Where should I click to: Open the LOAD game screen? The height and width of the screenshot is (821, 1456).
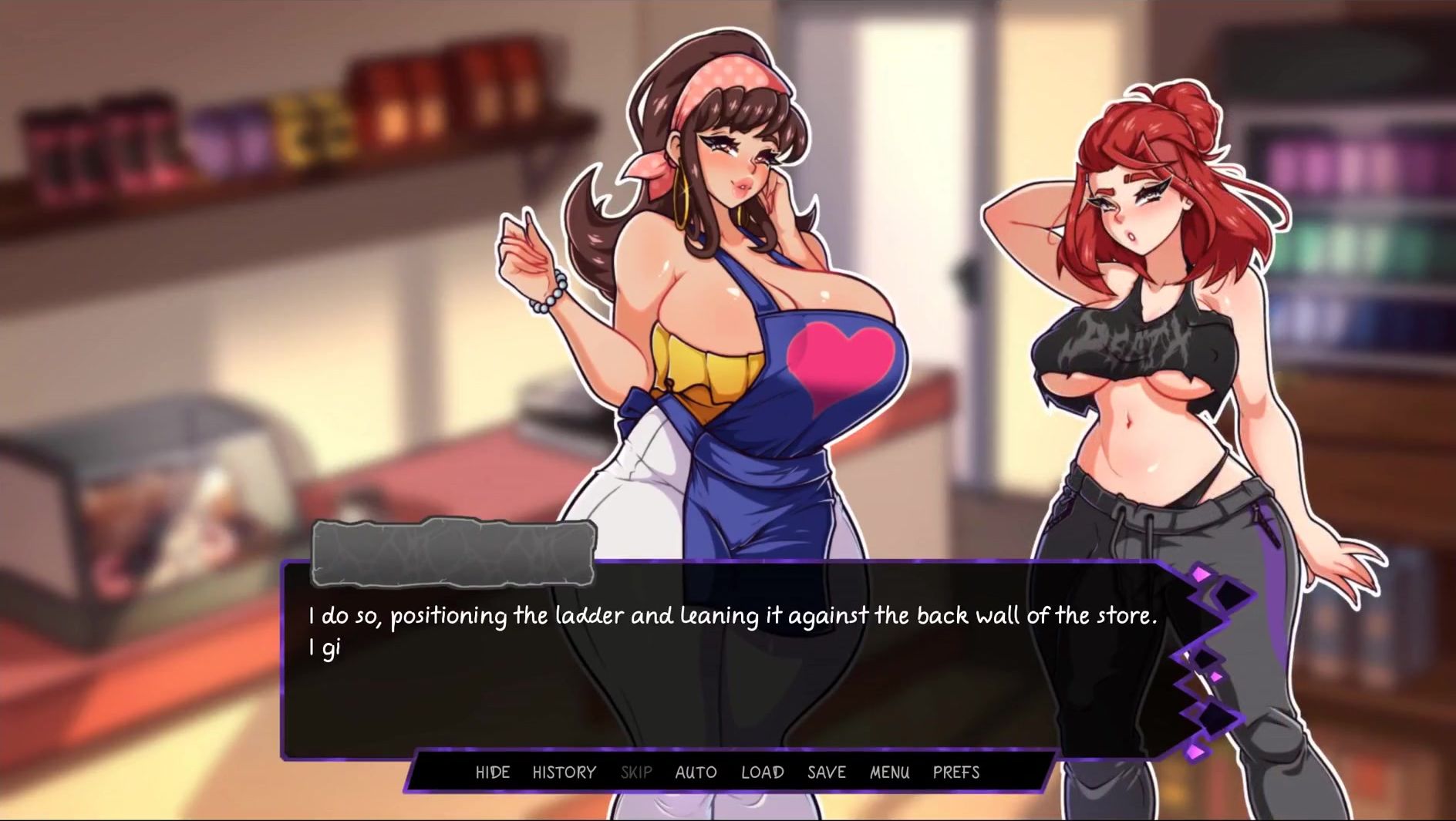762,772
